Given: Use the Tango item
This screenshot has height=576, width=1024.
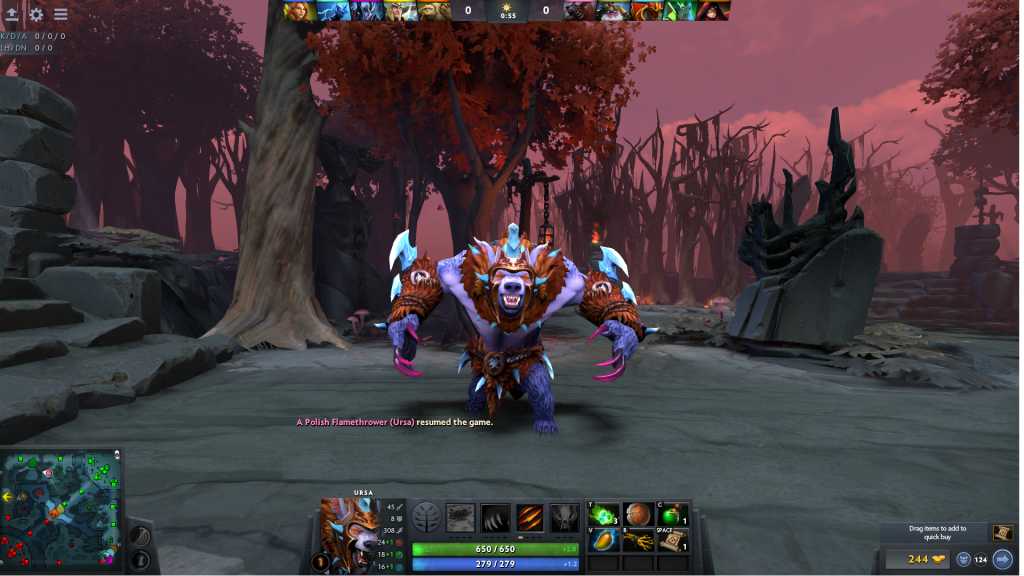Looking at the screenshot, I should (x=605, y=515).
